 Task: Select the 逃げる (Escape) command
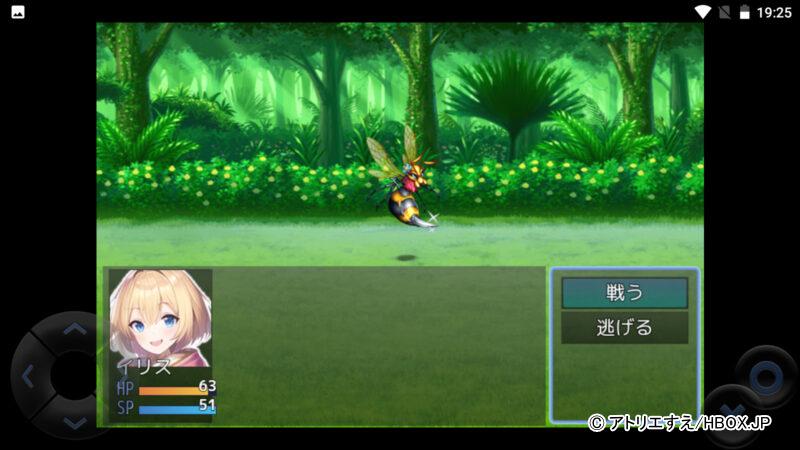(624, 327)
